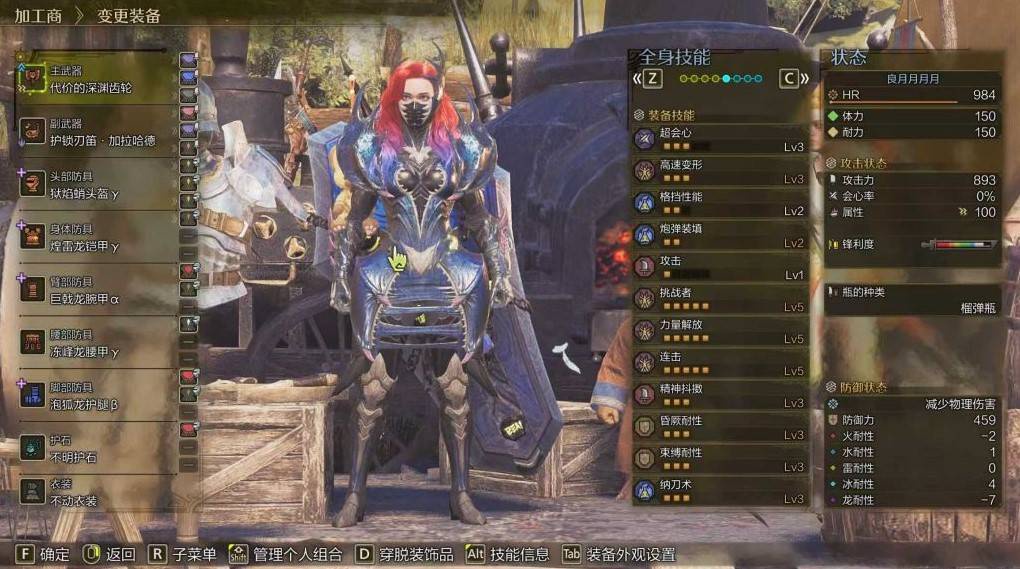Select arm armor 巨戟龙腕甲α

95,291
